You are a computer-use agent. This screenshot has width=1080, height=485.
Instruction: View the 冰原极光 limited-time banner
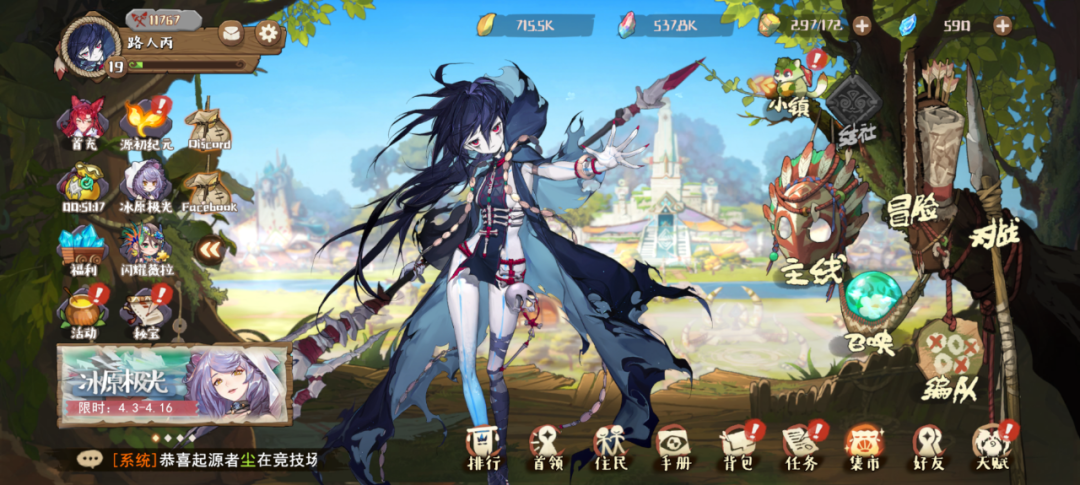pyautogui.click(x=174, y=385)
